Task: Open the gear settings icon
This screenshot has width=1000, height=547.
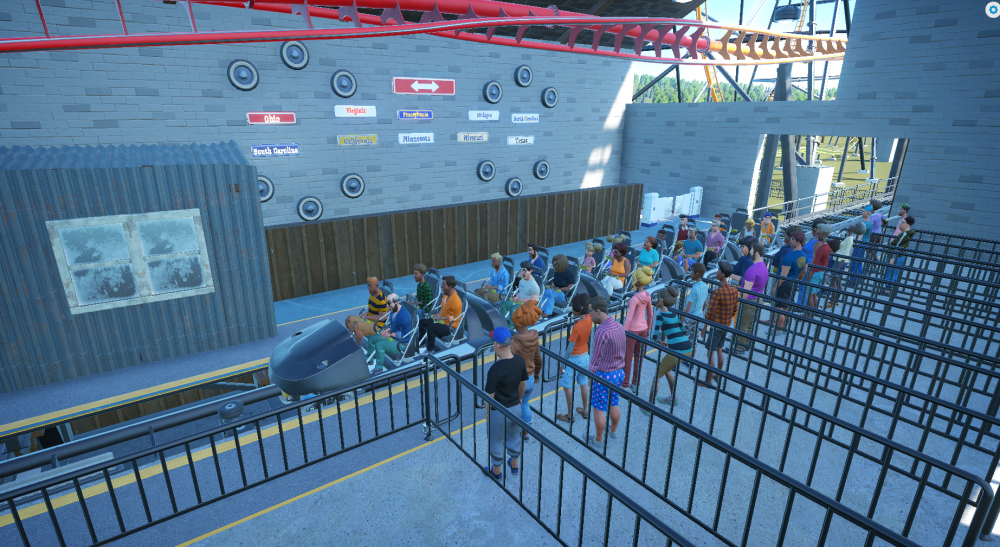Action: coord(991,10)
